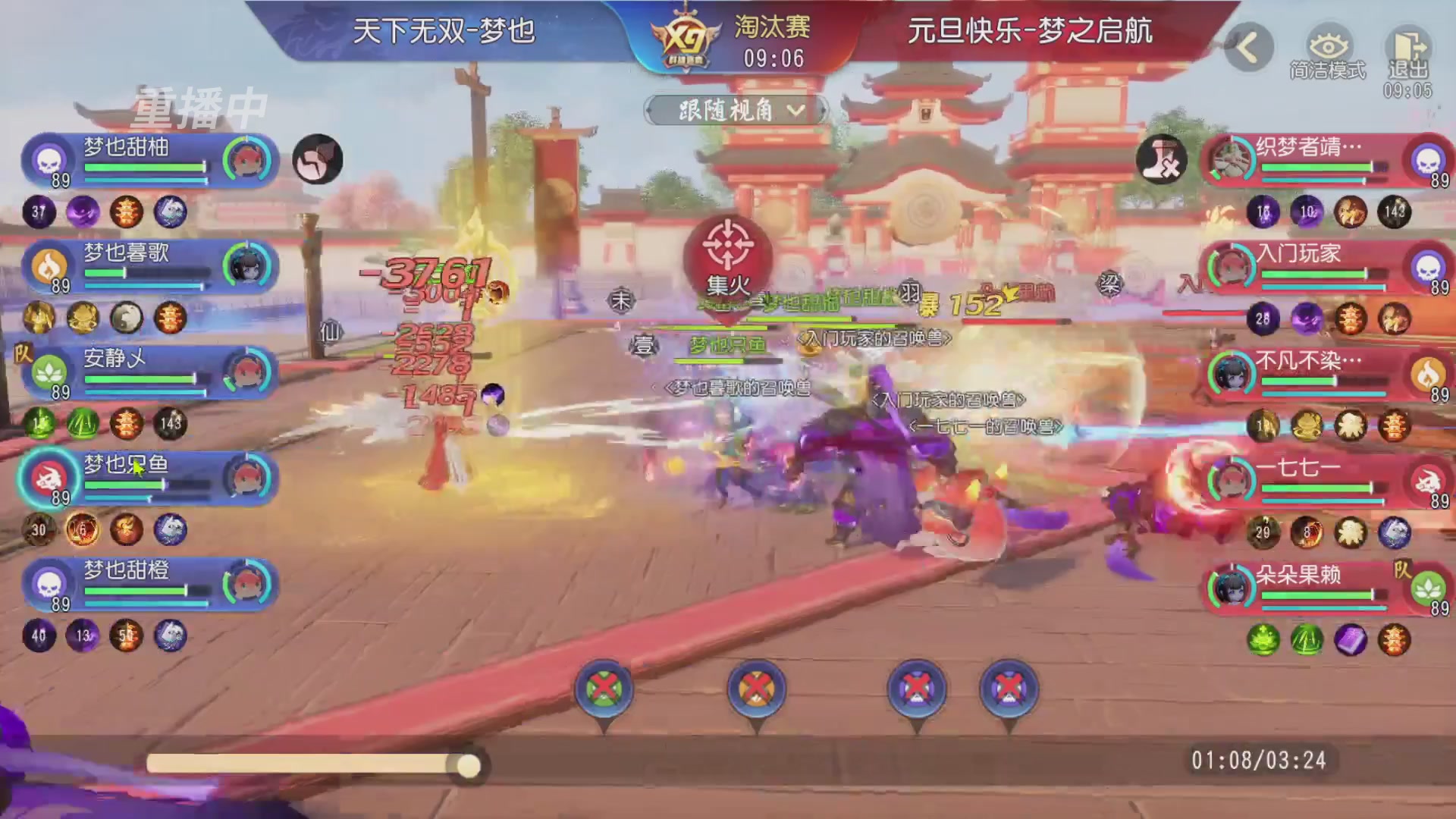Select 梦也暮歌's flame element icon
This screenshot has width=1456, height=819.
click(47, 265)
